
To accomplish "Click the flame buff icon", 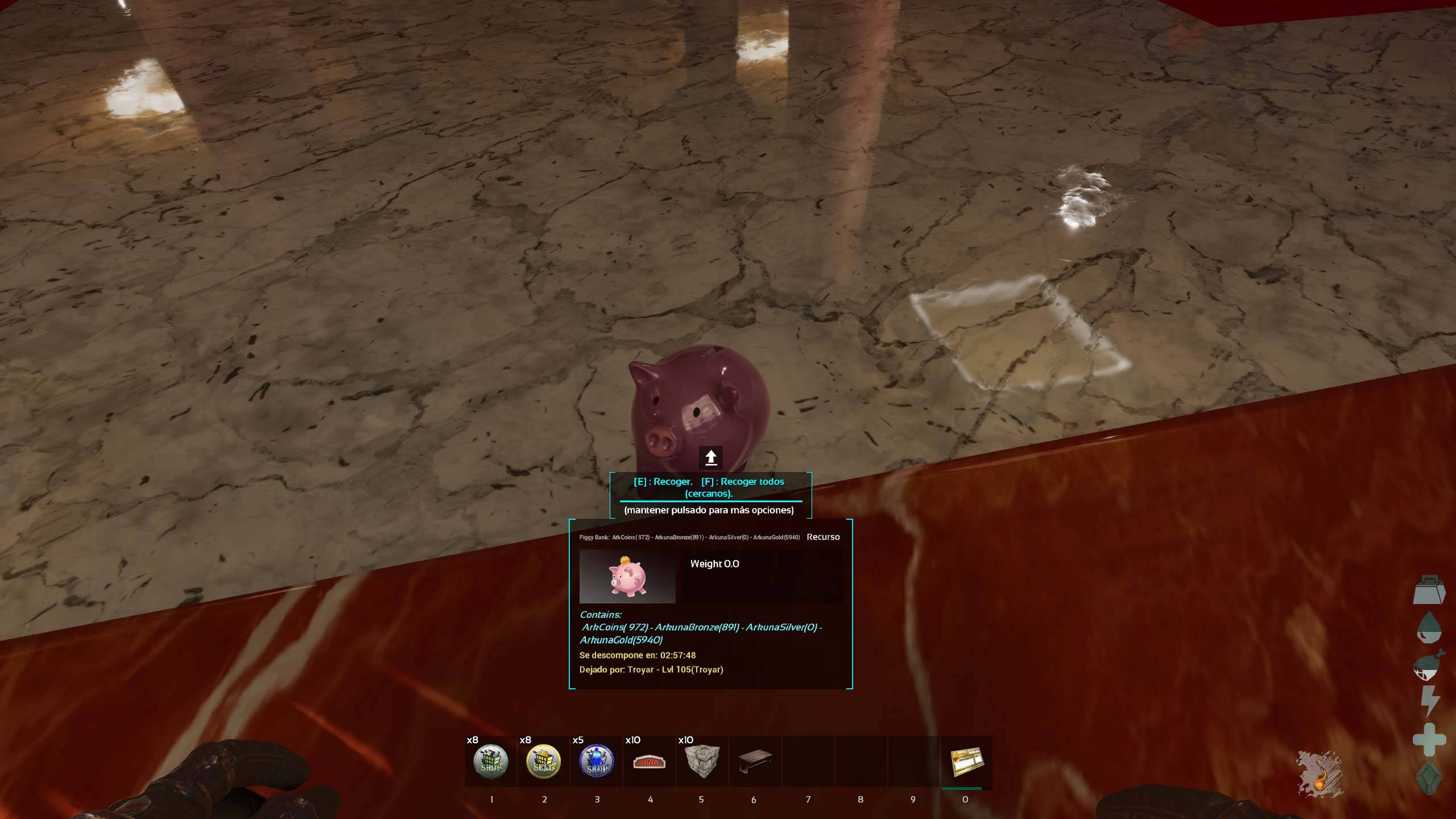I will 1319,773.
